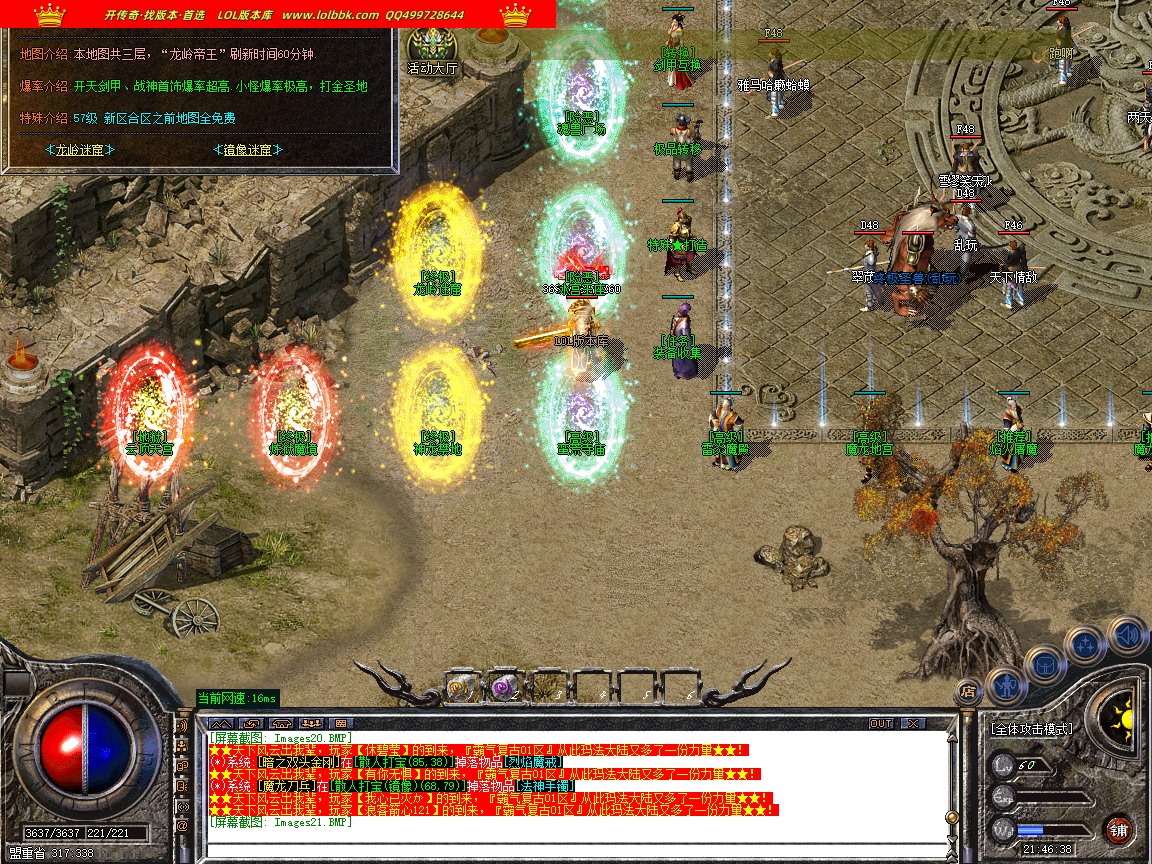Use the purple scroll in hotbar slot 2
The height and width of the screenshot is (864, 1152).
pos(503,686)
